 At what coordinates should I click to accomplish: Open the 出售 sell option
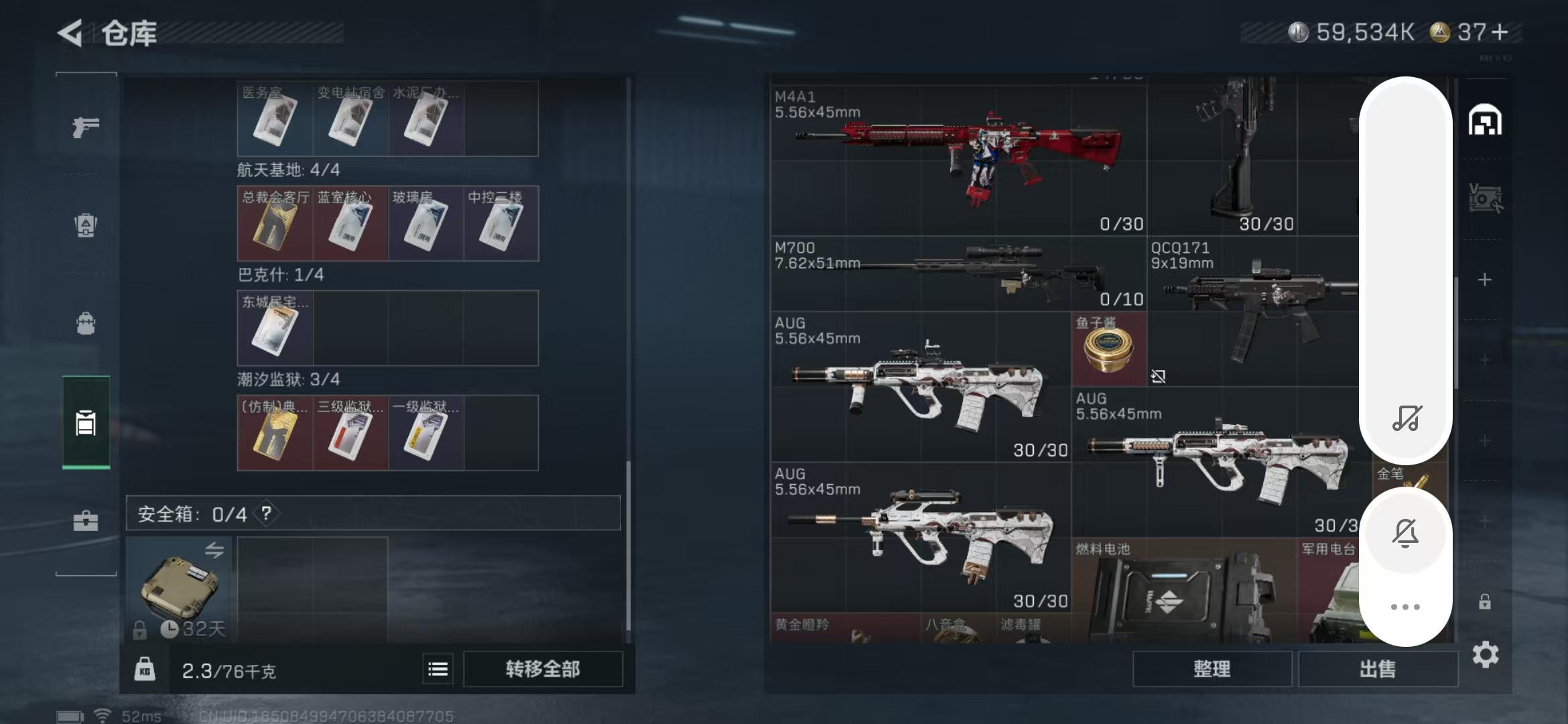(x=1378, y=668)
